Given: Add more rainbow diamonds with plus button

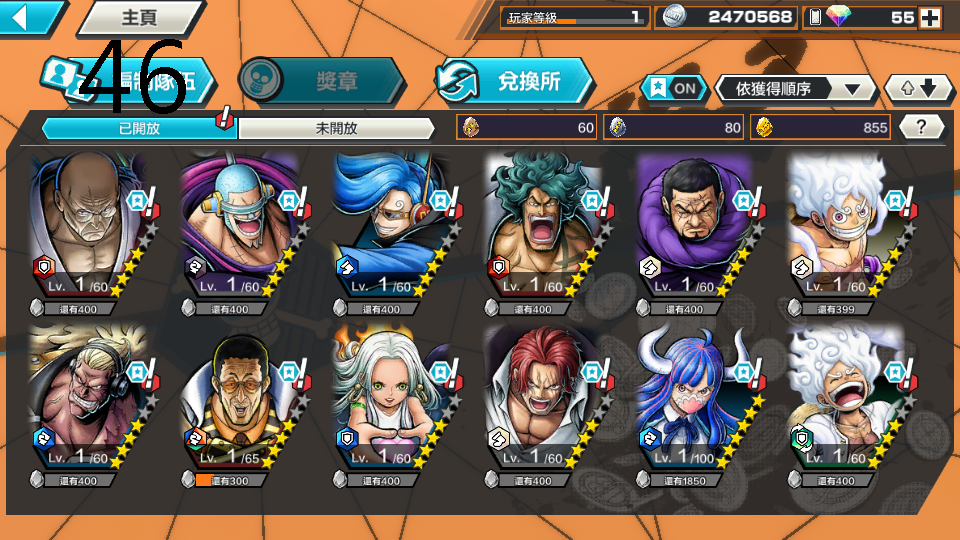Looking at the screenshot, I should click(930, 17).
